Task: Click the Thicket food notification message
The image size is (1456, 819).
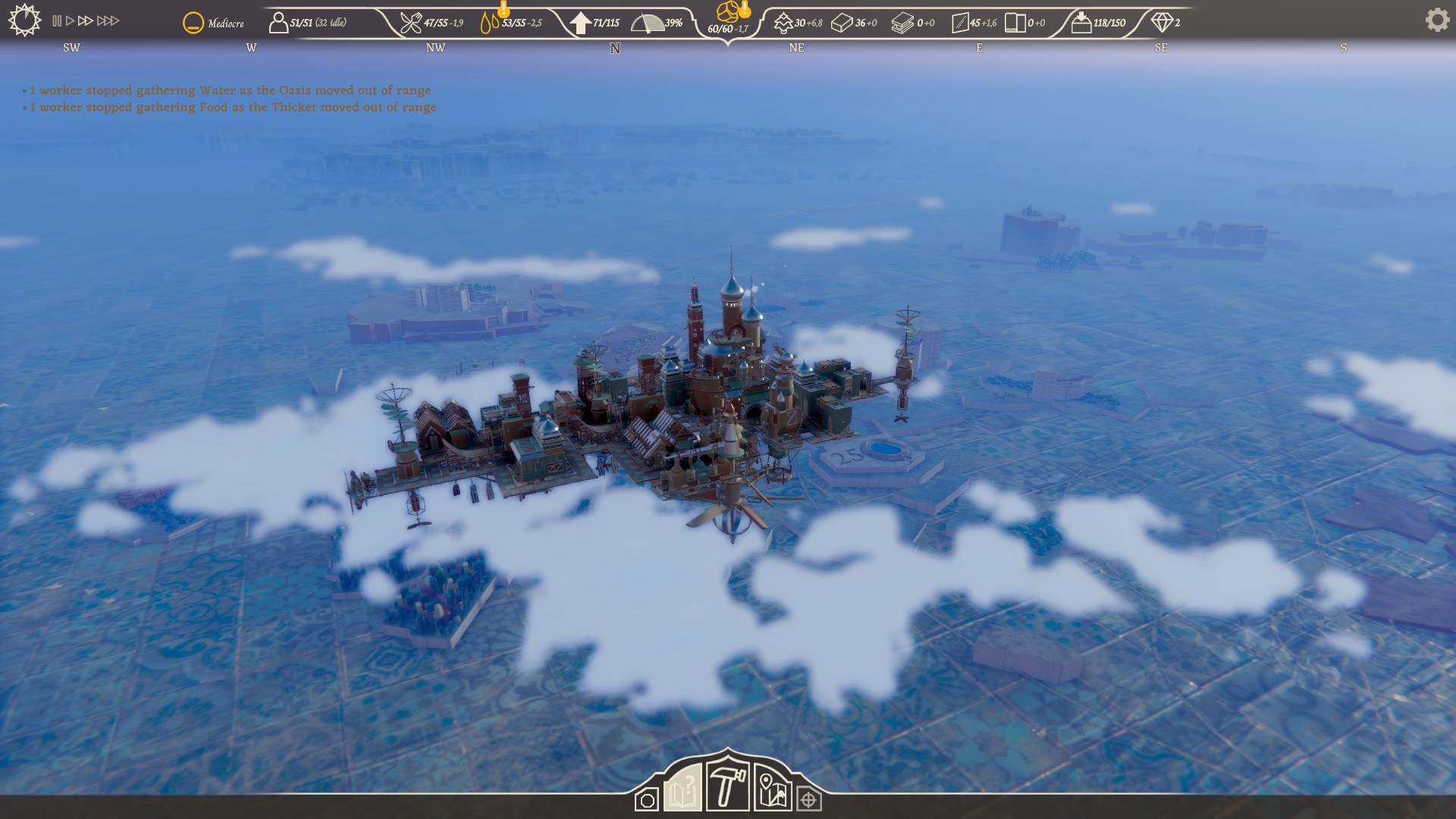Action: coord(230,107)
